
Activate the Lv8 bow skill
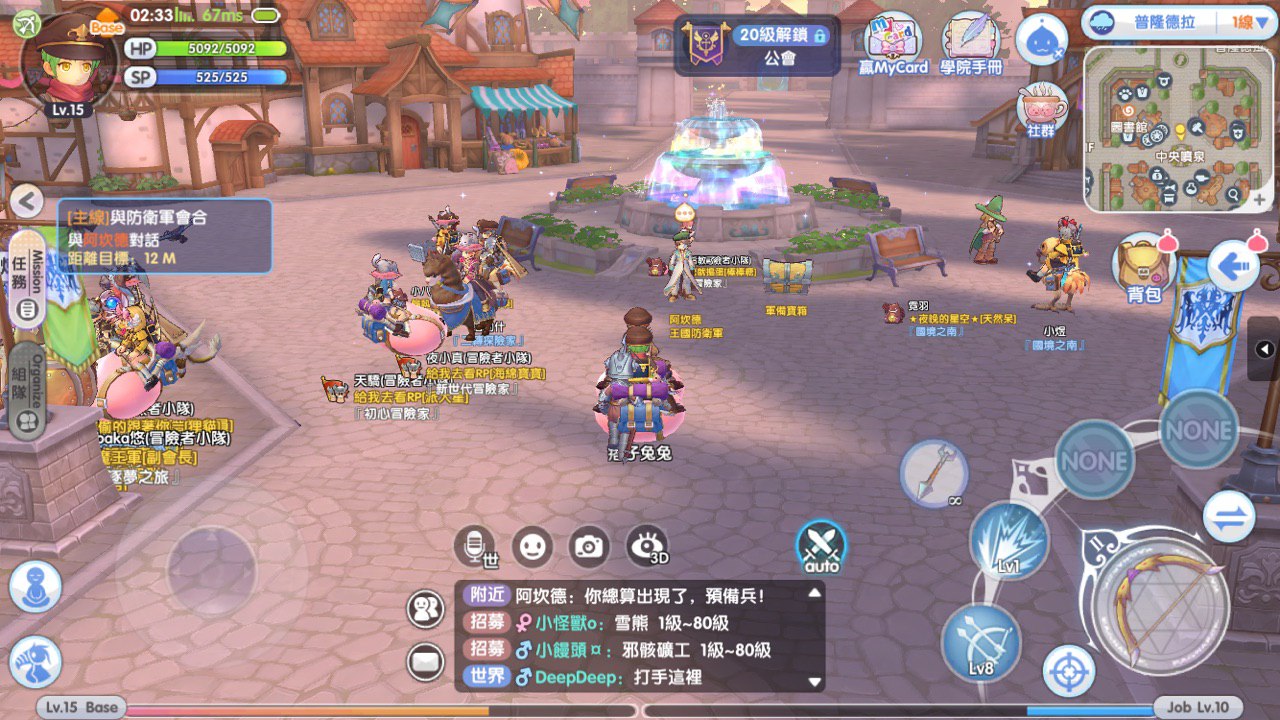981,642
